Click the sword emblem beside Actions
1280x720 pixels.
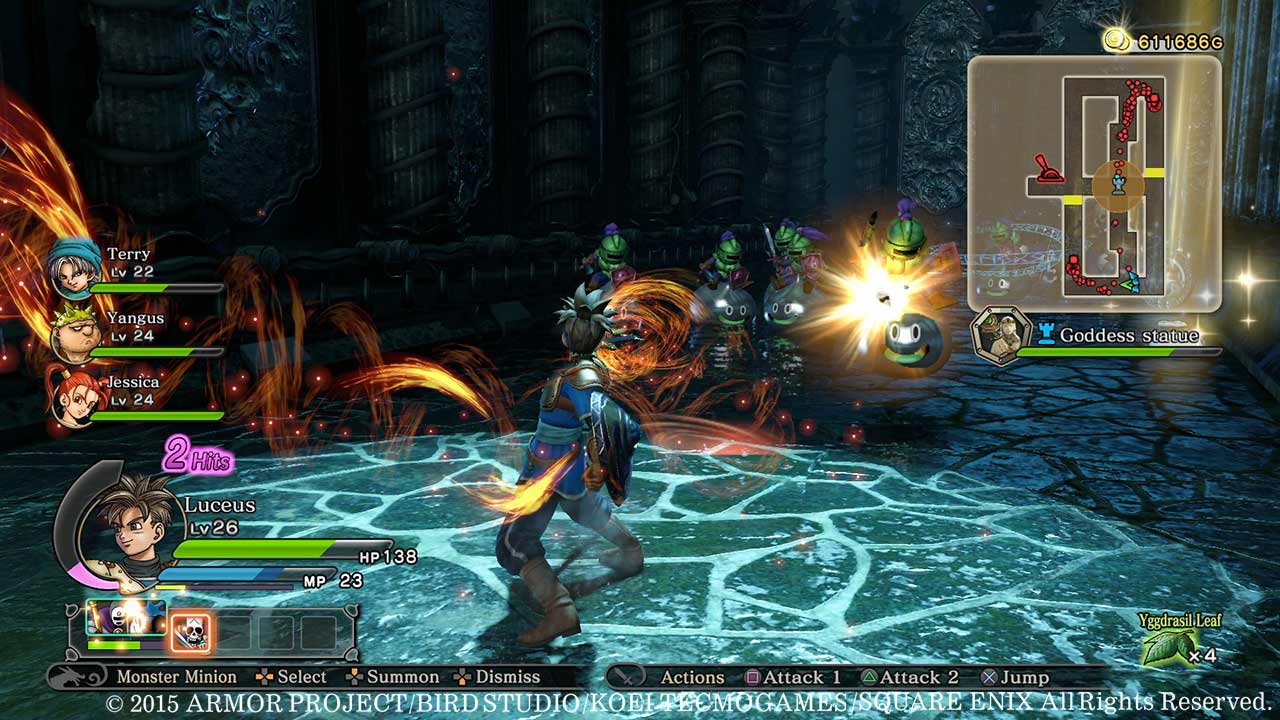coord(628,676)
